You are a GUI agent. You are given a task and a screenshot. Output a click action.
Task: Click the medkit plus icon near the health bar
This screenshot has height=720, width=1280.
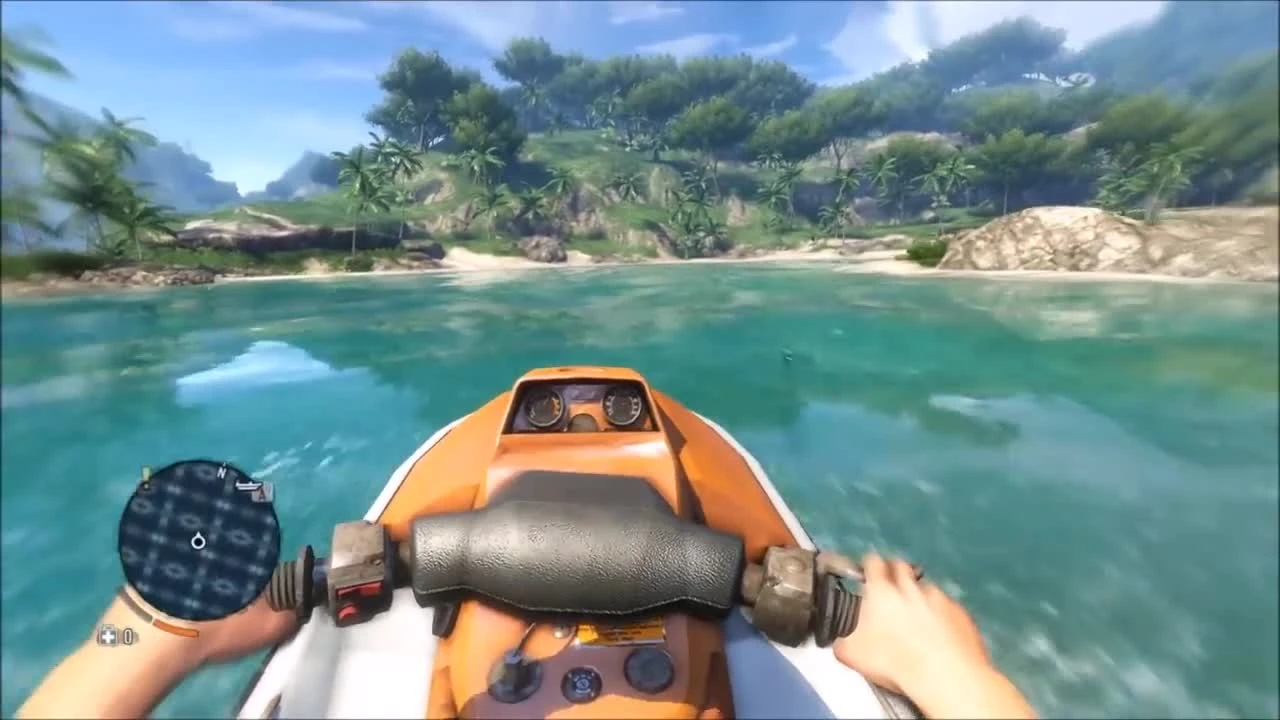[108, 633]
